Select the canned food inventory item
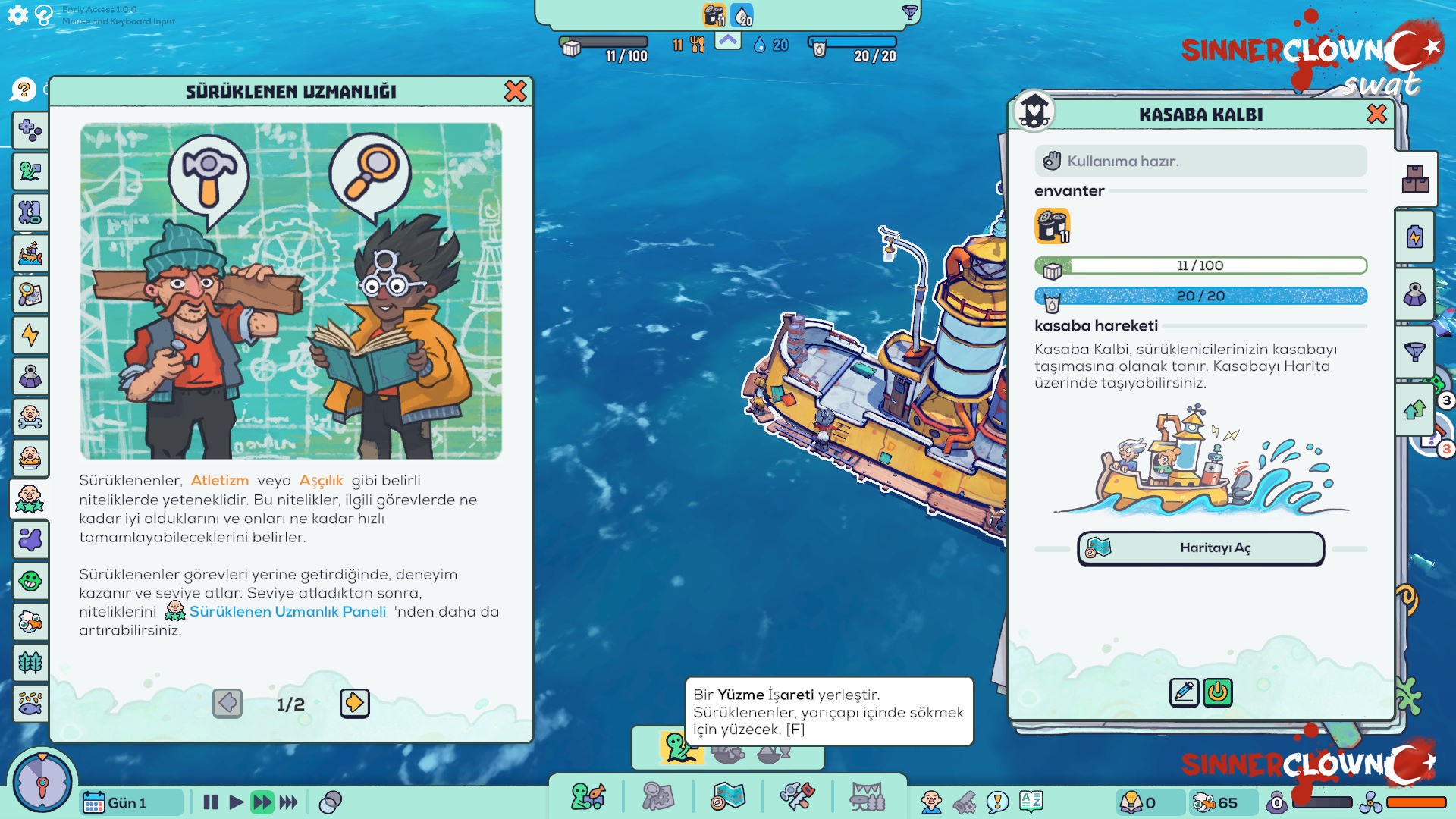The height and width of the screenshot is (819, 1456). 1053,226
